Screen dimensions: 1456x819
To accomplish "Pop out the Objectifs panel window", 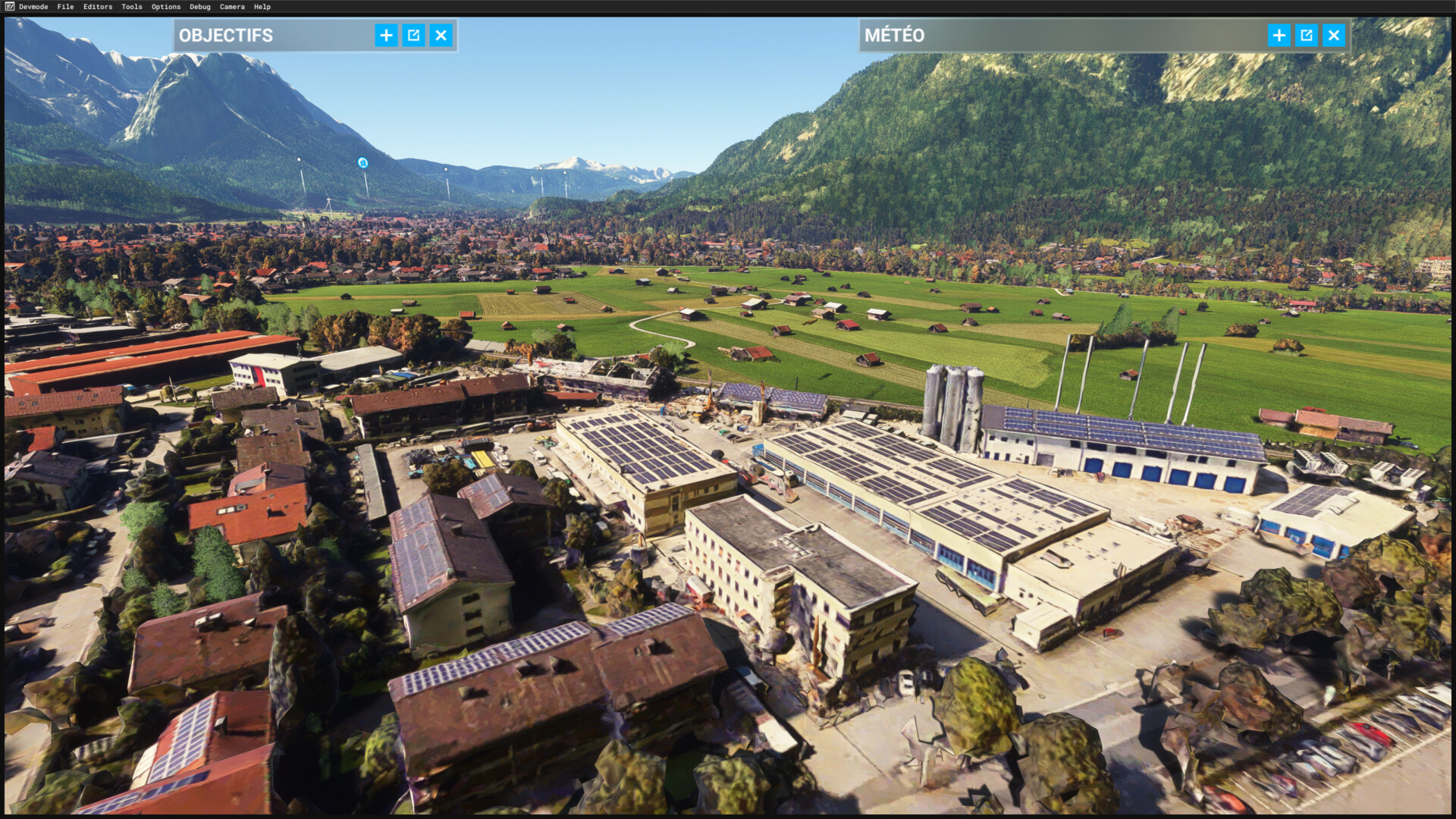I will click(413, 35).
